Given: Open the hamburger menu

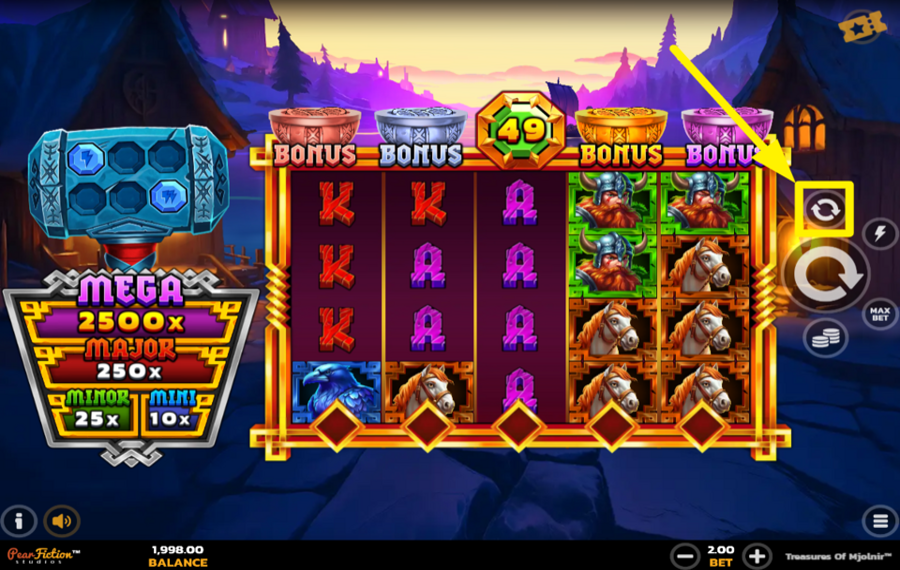Looking at the screenshot, I should [x=879, y=521].
